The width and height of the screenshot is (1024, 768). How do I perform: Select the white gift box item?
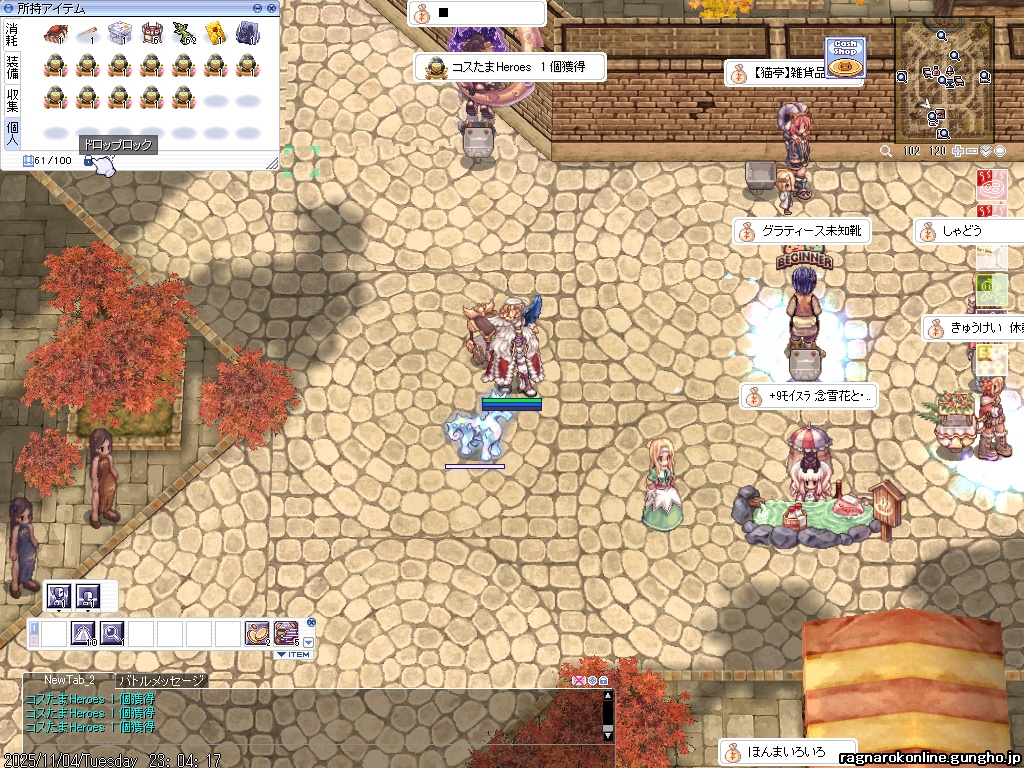(119, 35)
